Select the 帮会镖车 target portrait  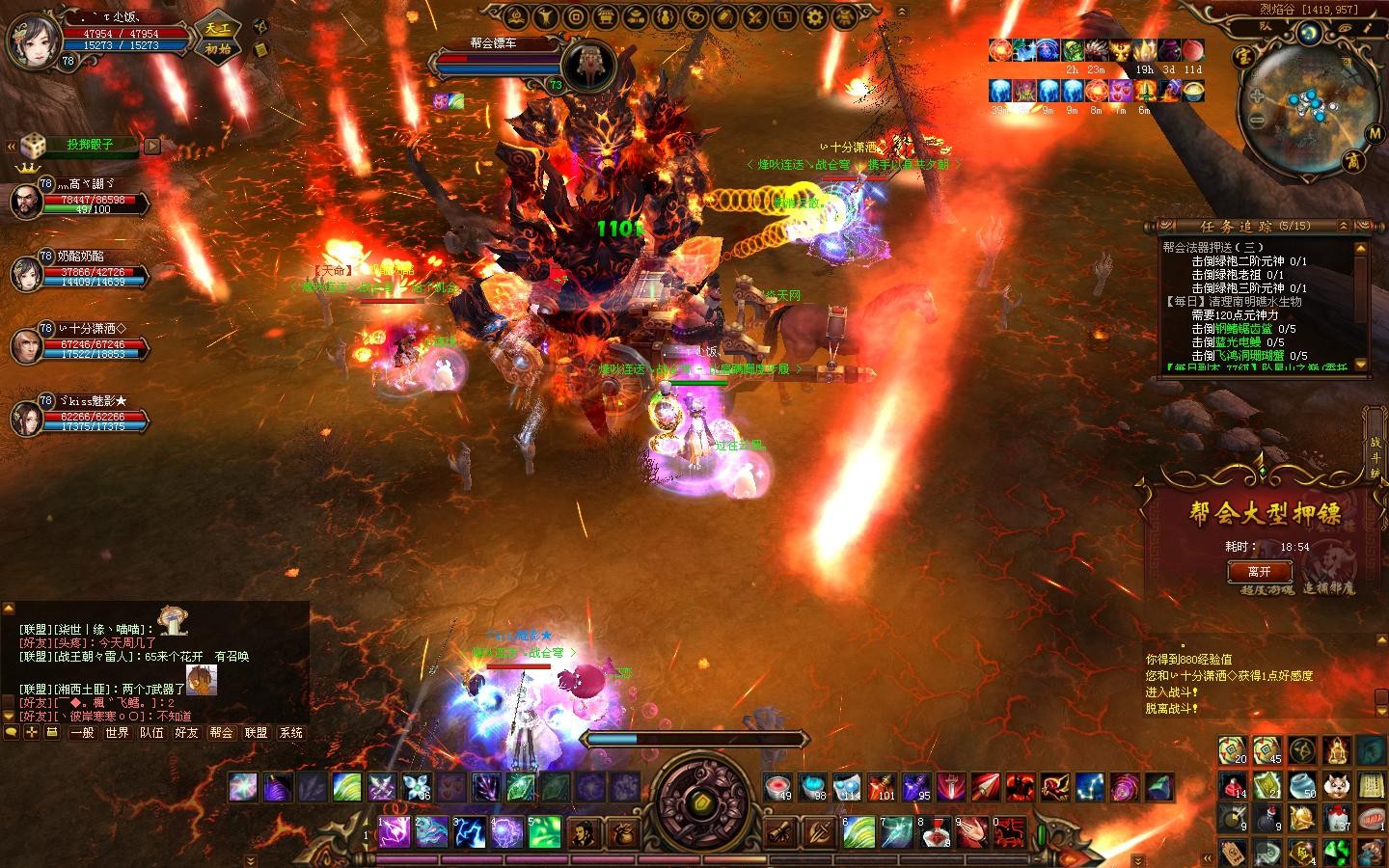(x=588, y=64)
